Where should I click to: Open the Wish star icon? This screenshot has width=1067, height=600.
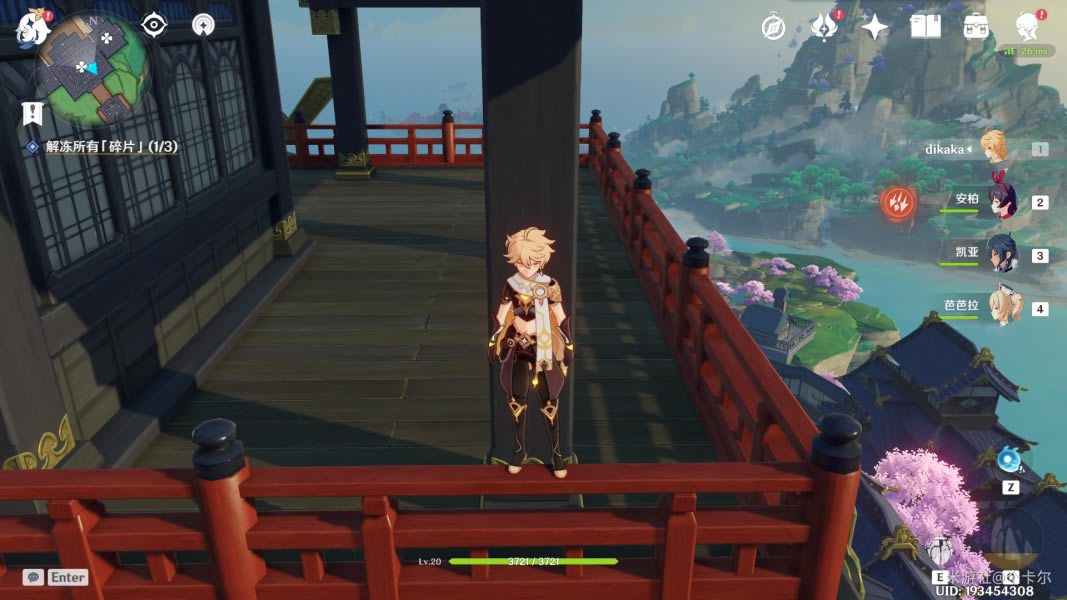[x=875, y=27]
